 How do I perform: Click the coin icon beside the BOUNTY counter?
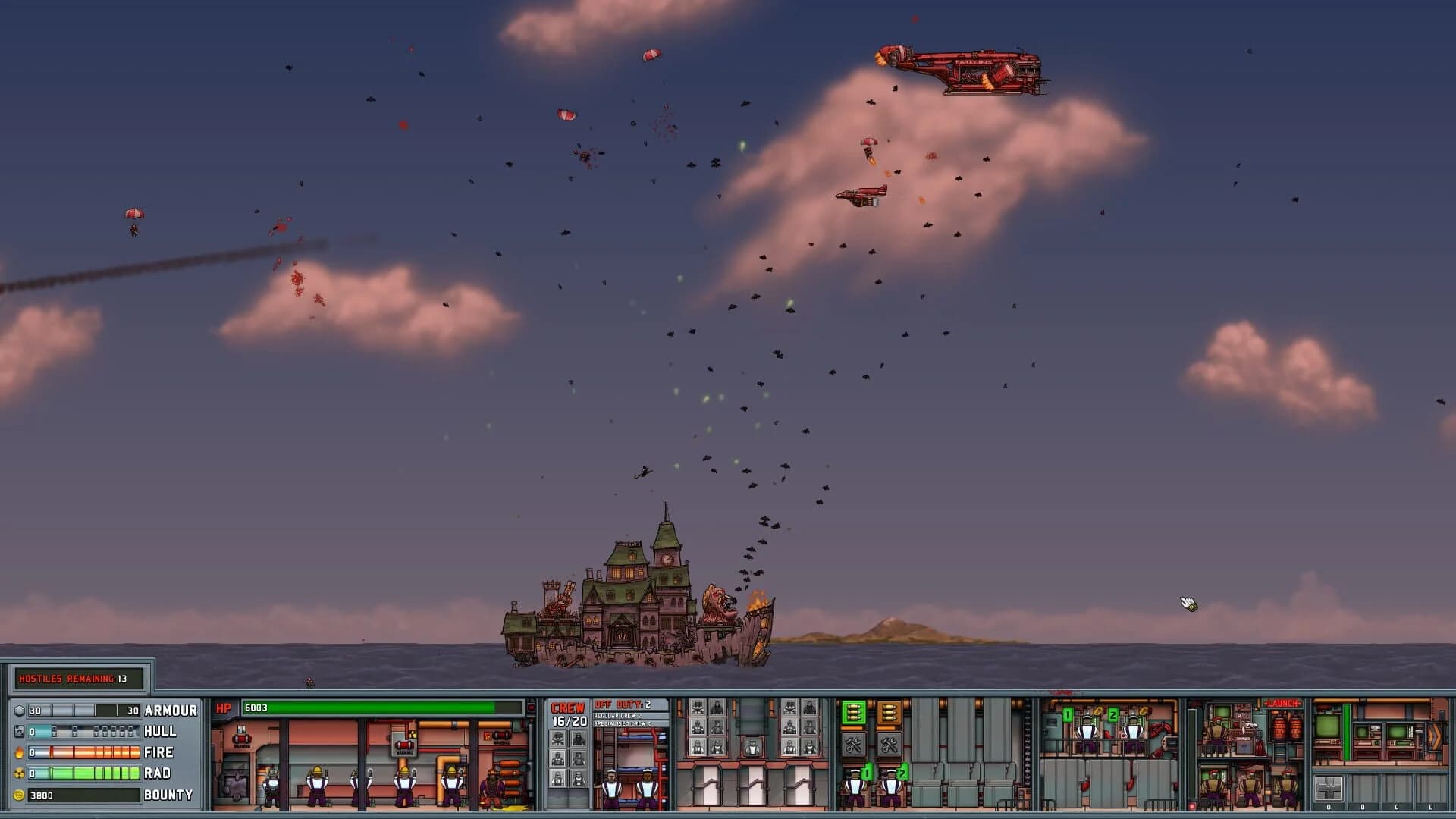point(20,795)
